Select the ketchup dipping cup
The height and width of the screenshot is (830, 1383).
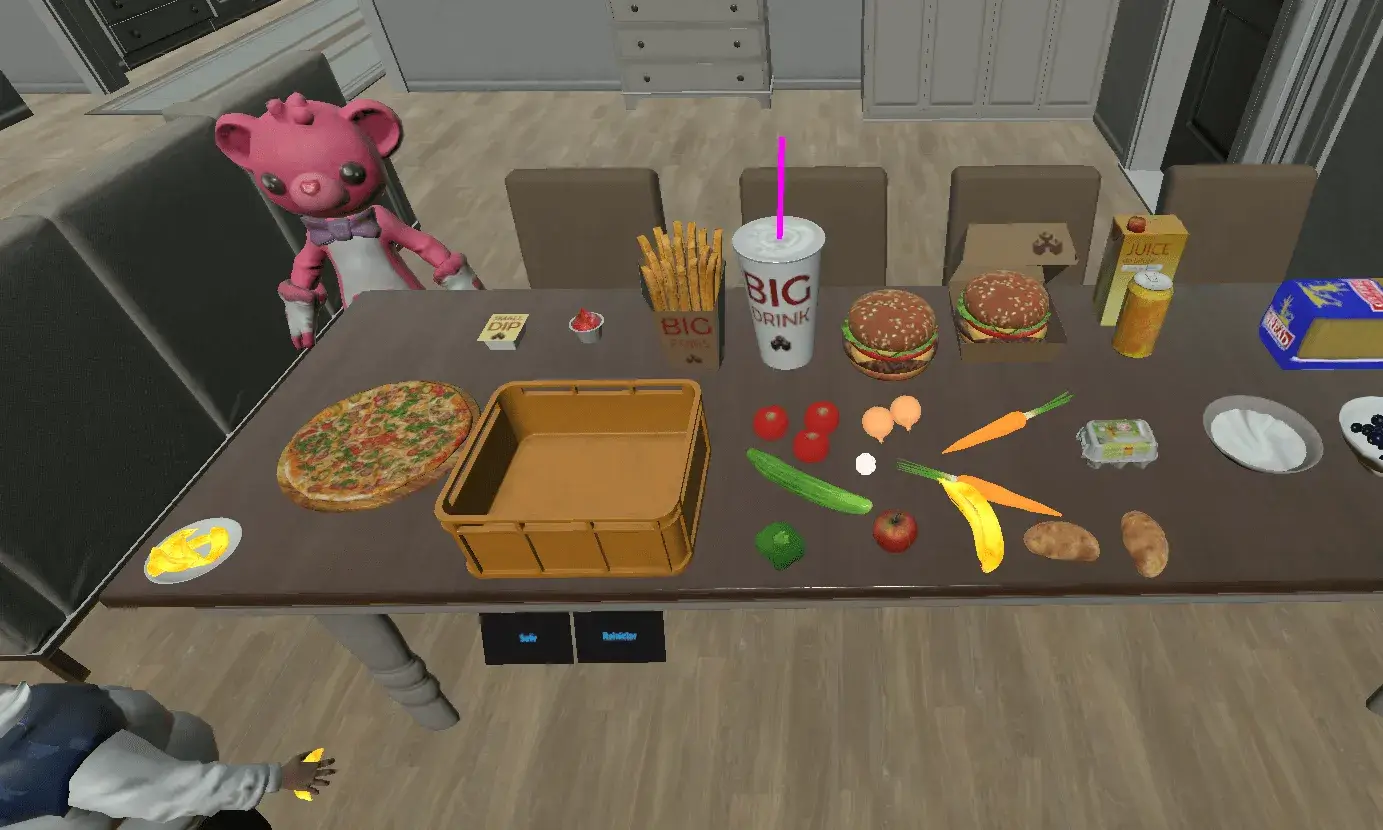[585, 326]
